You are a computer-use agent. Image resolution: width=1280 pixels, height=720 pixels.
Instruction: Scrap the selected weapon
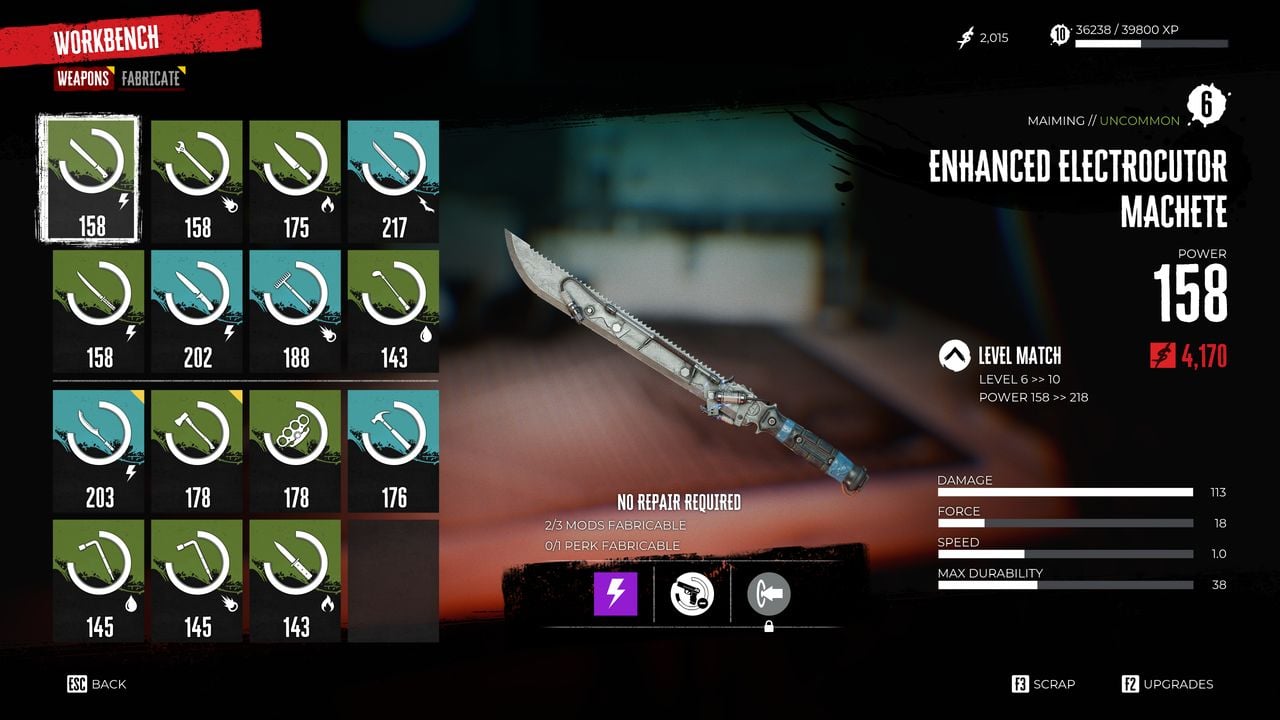click(1044, 684)
